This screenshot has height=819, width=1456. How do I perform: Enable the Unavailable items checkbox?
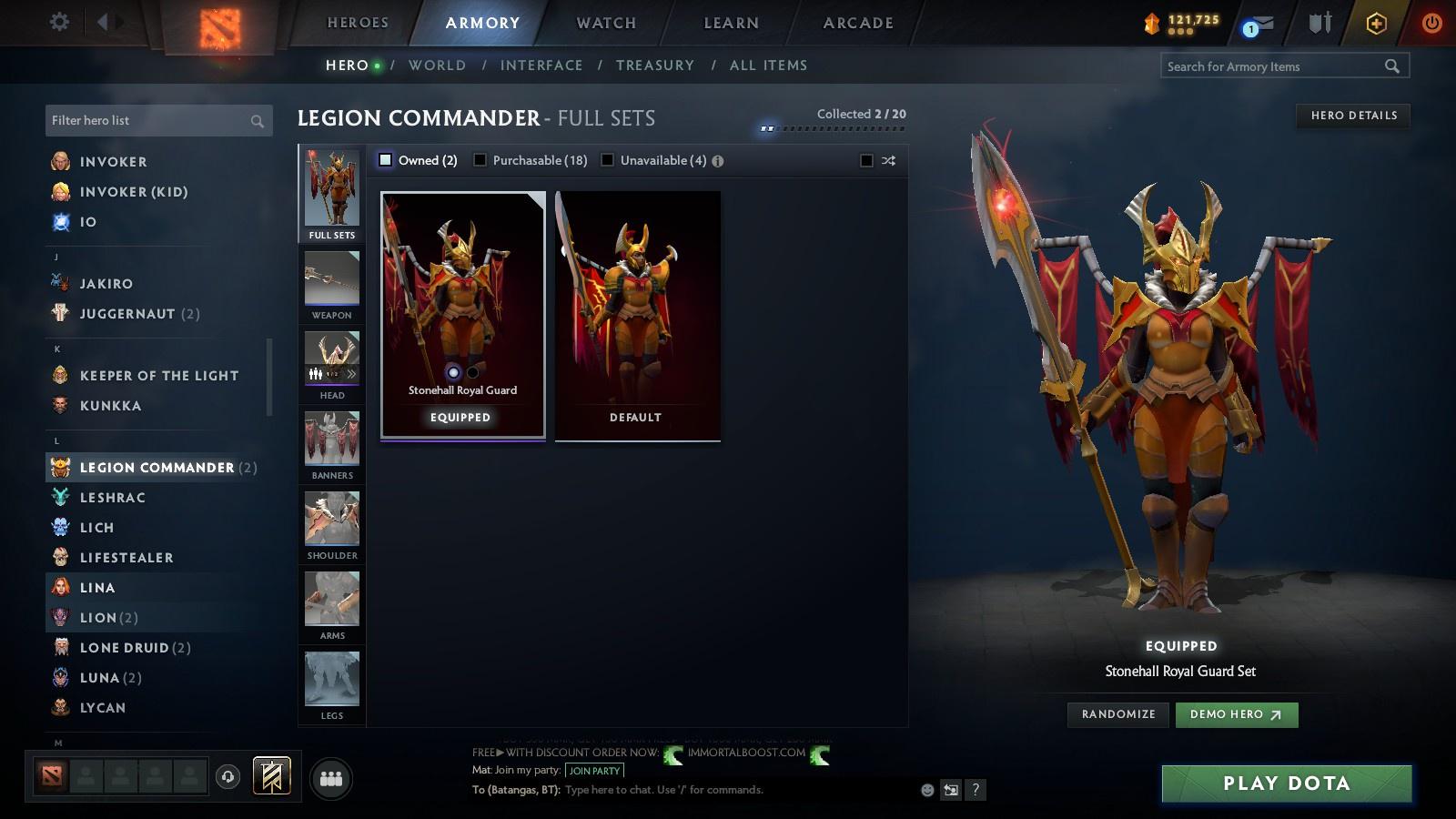tap(608, 160)
